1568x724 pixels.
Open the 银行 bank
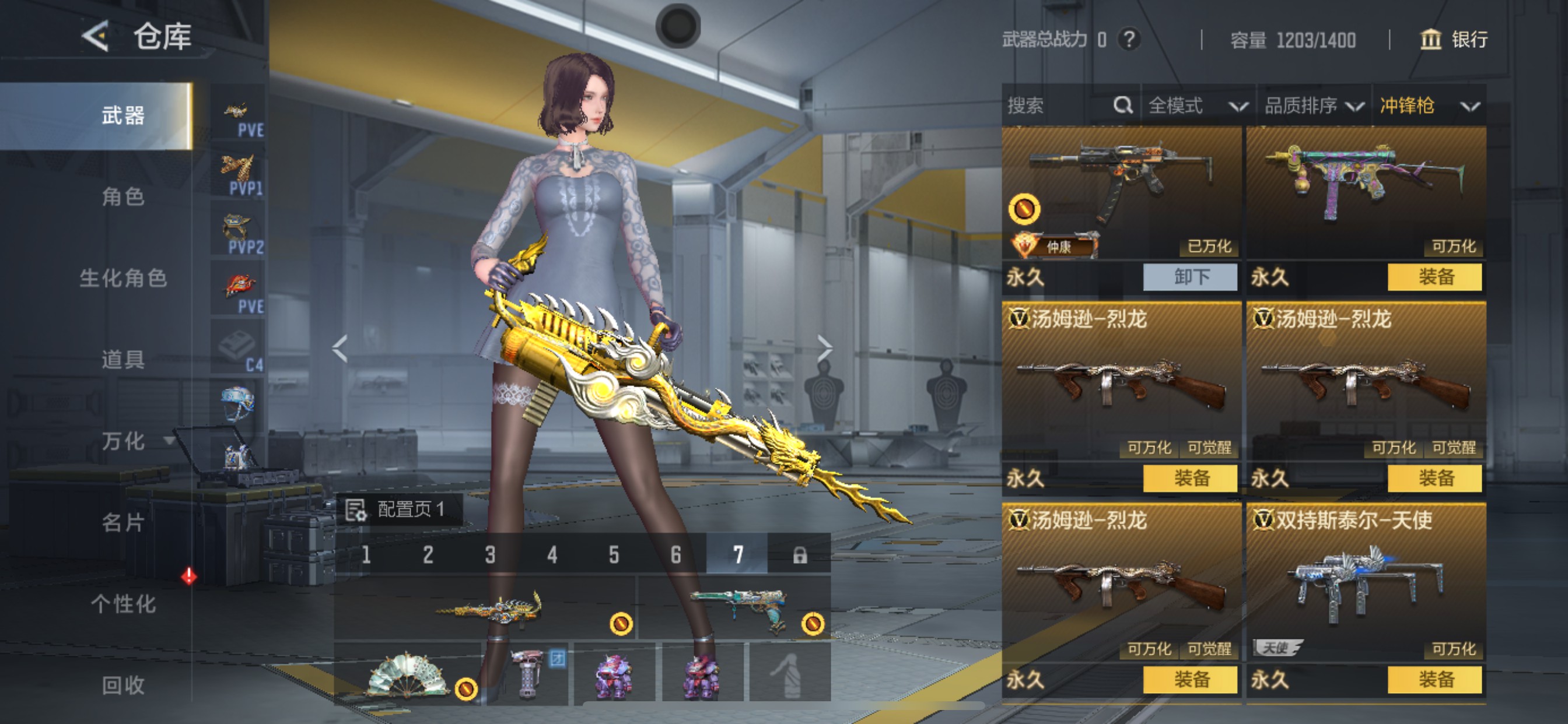[x=1455, y=40]
